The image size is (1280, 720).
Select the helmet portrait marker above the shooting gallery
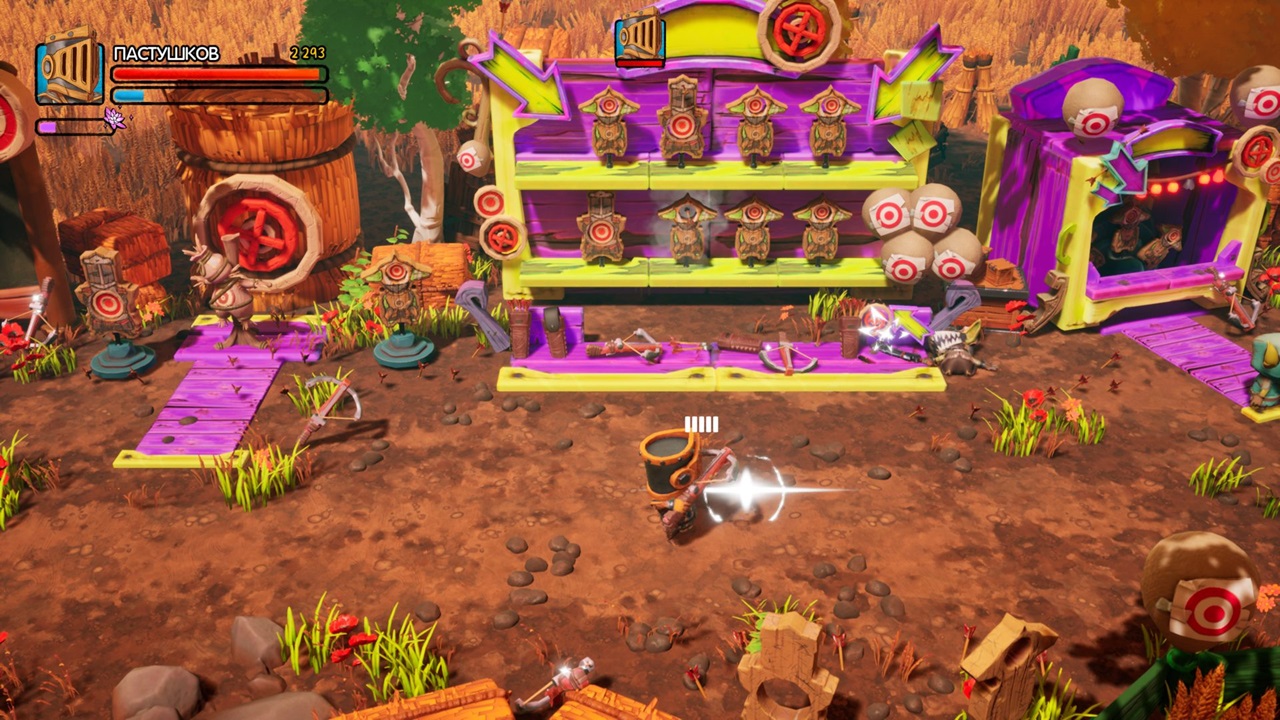[640, 38]
